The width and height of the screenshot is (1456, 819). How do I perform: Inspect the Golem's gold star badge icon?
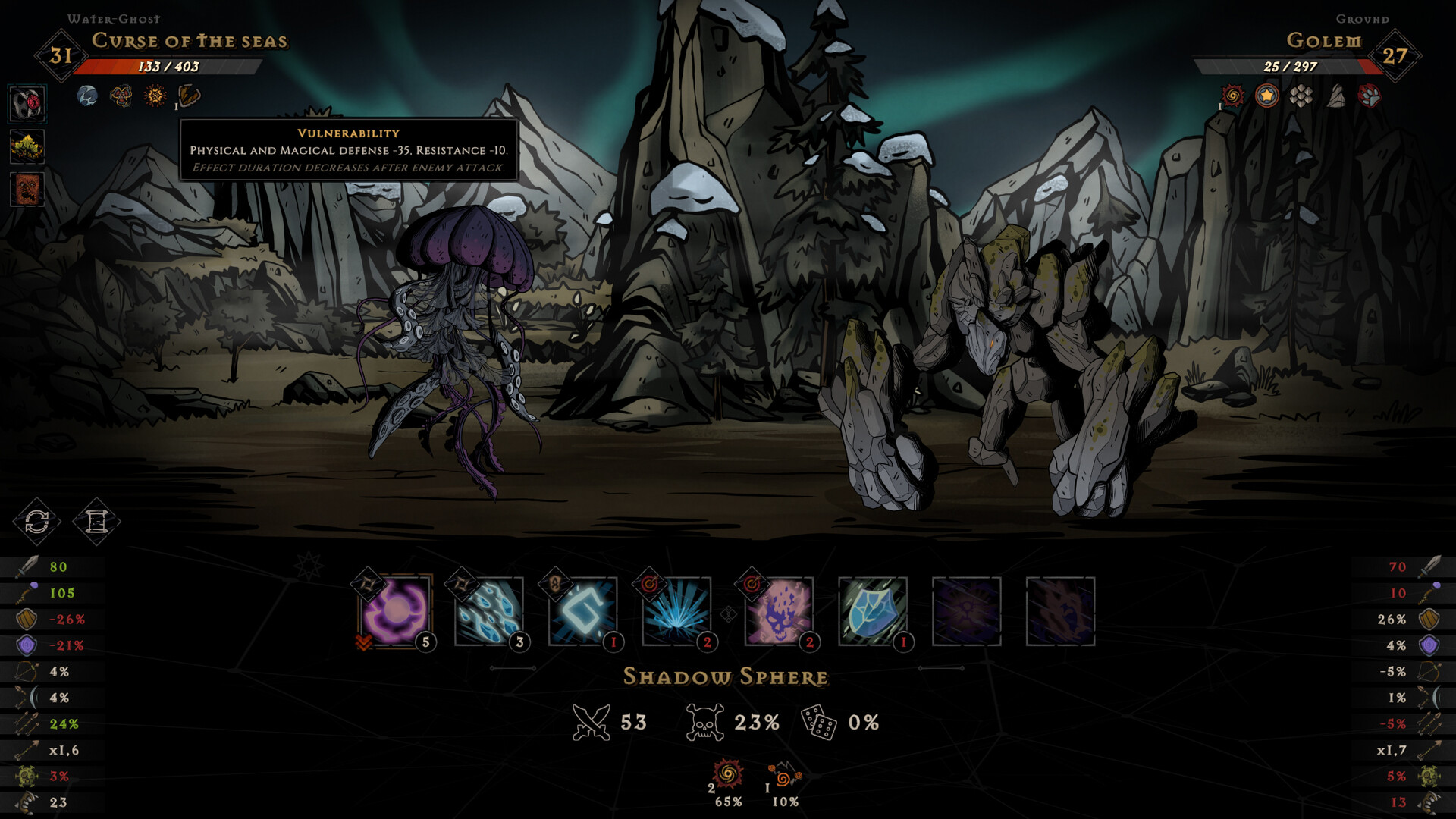click(x=1266, y=96)
